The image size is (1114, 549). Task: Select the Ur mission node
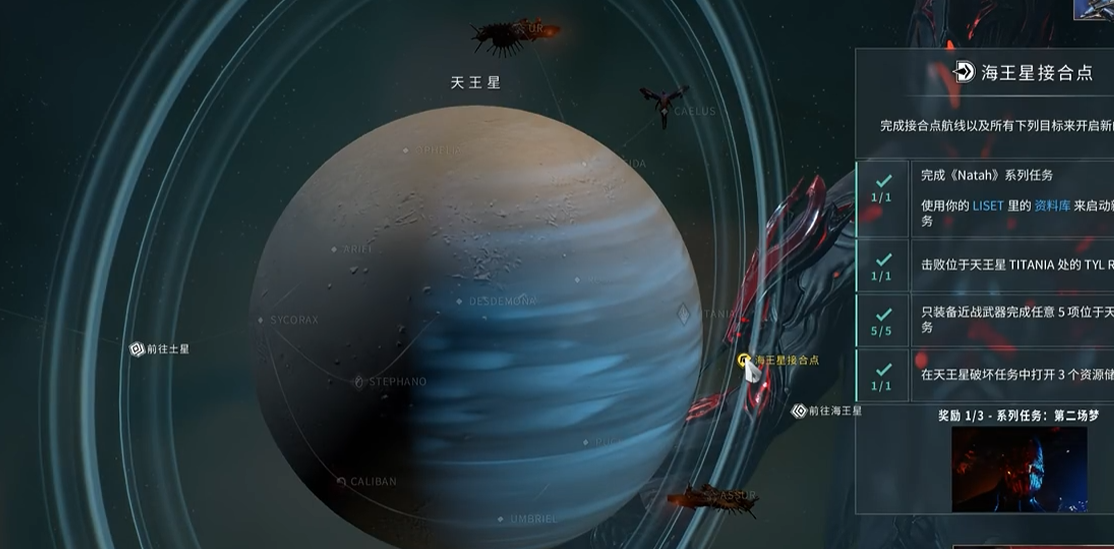coord(516,33)
